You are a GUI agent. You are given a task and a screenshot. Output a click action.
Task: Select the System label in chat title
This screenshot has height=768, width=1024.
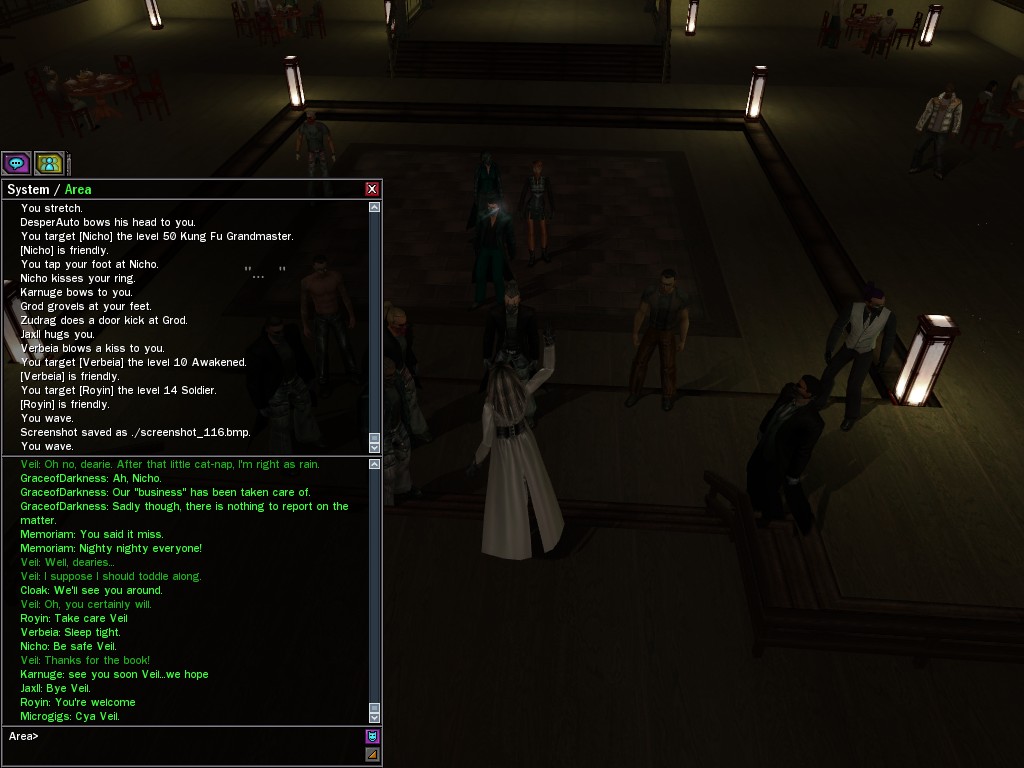[x=28, y=189]
